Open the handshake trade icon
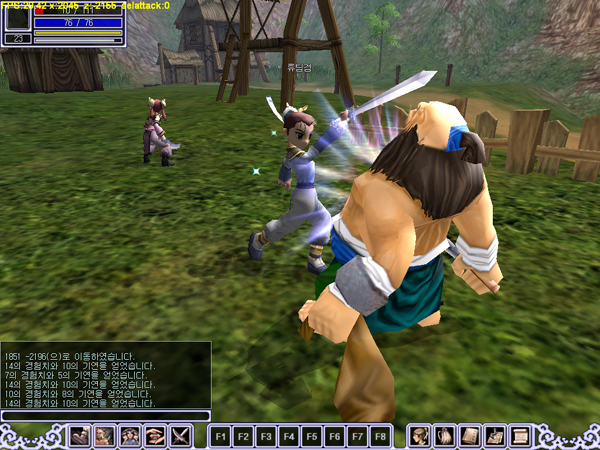 155,436
